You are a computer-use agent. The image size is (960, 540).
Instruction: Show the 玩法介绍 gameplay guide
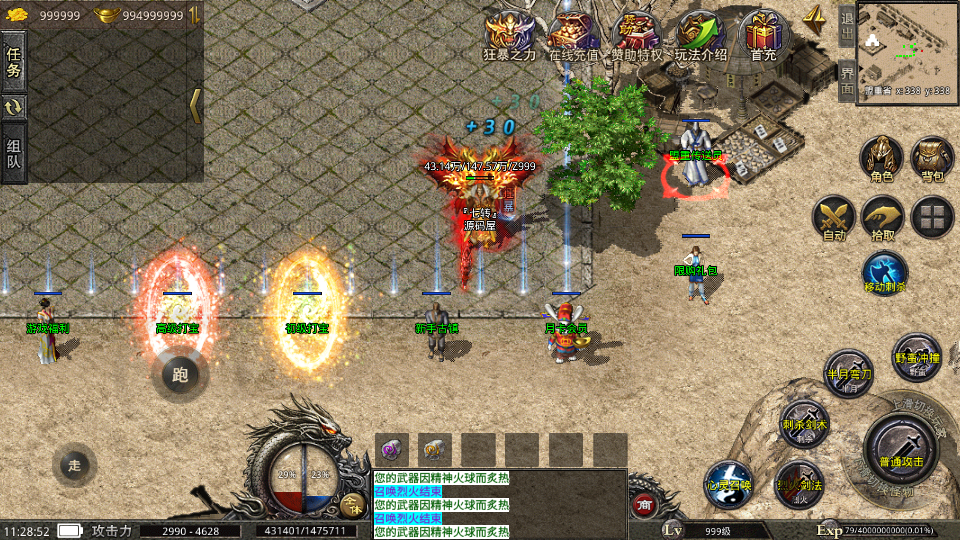click(x=700, y=33)
